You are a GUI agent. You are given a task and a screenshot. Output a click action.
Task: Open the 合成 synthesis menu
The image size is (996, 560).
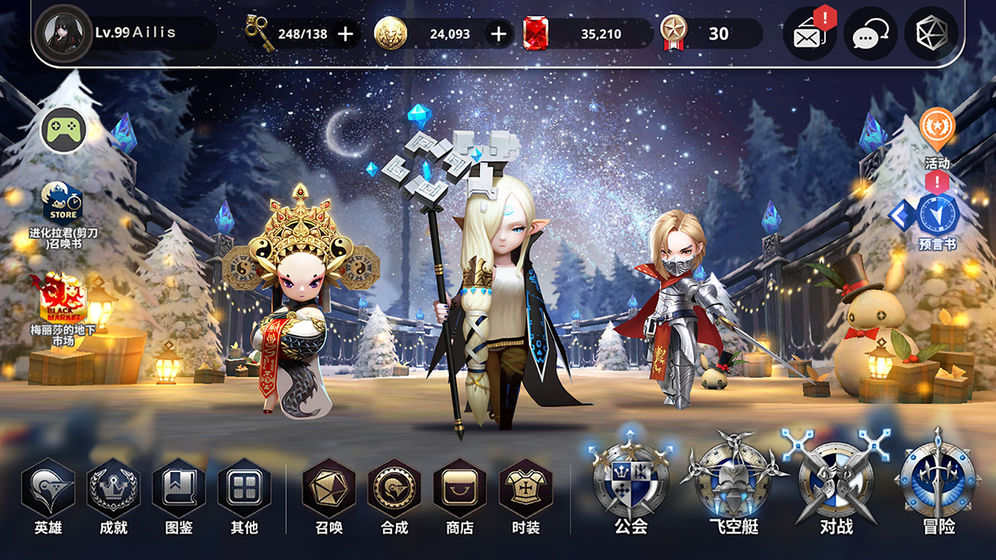(394, 489)
